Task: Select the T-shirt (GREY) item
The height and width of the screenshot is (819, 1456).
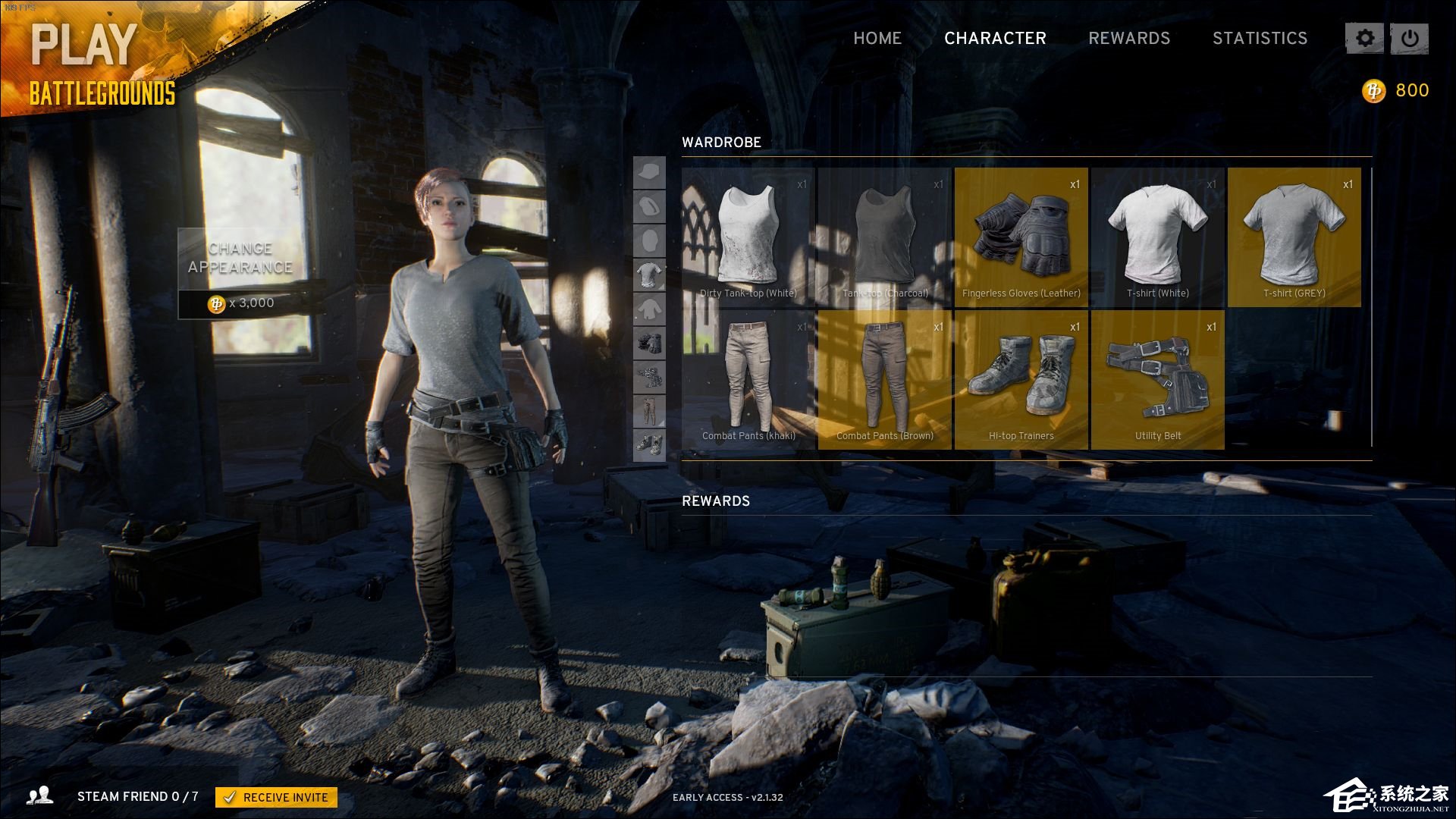Action: click(x=1294, y=237)
